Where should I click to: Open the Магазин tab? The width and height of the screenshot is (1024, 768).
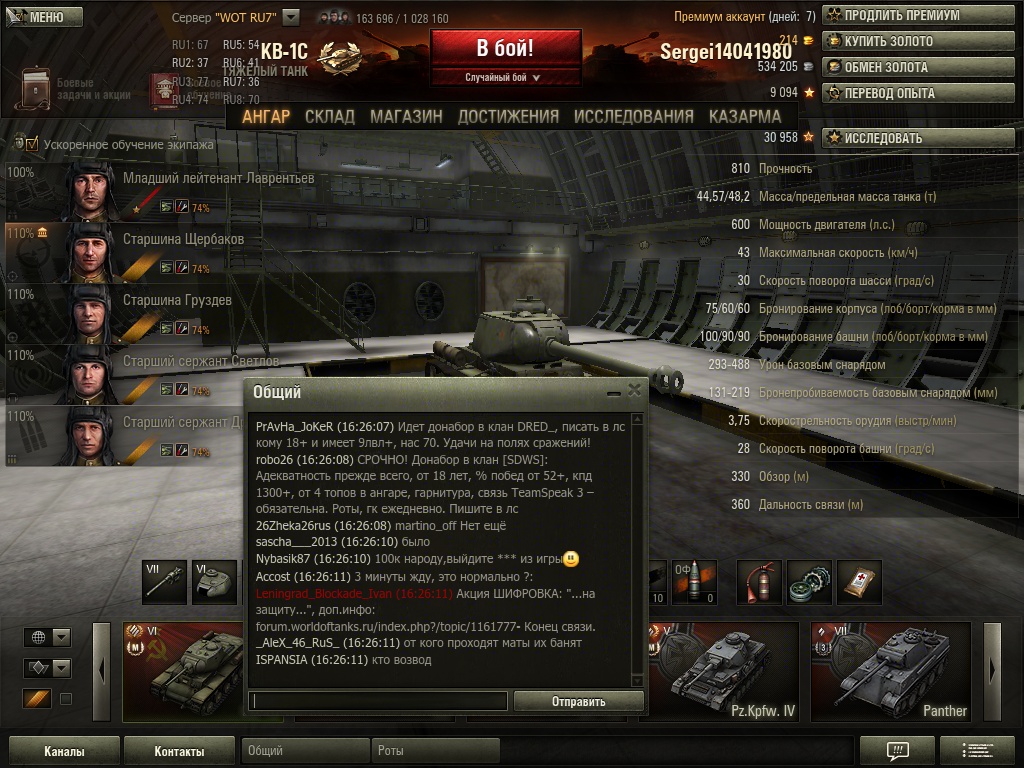click(406, 116)
